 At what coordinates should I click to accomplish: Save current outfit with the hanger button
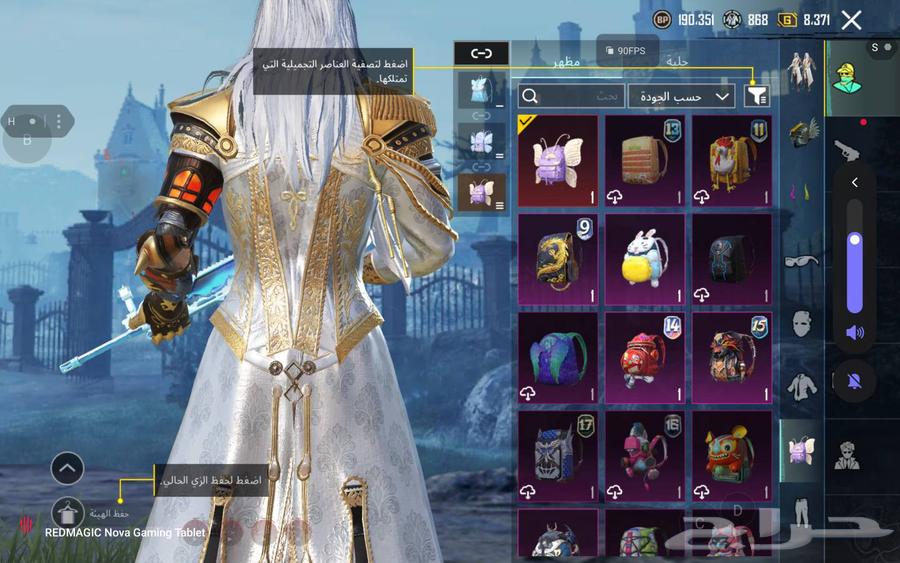68,513
